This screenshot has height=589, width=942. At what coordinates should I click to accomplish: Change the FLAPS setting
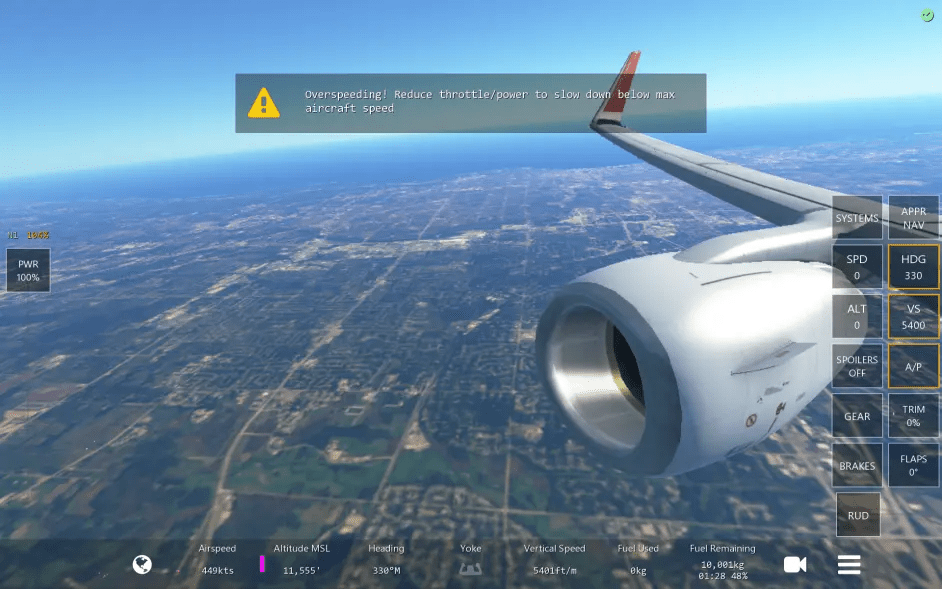[914, 465]
